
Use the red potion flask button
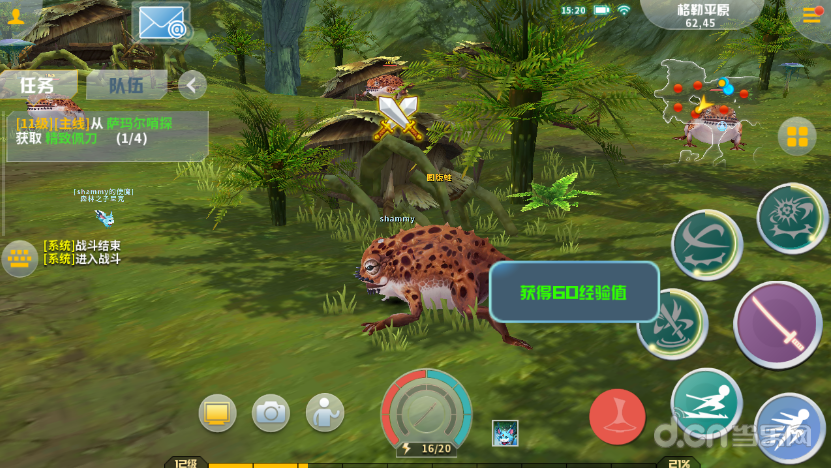click(617, 416)
